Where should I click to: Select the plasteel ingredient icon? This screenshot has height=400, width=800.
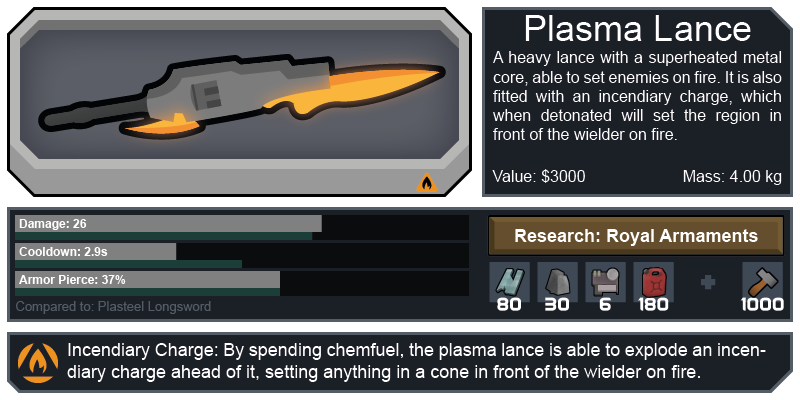(x=508, y=281)
